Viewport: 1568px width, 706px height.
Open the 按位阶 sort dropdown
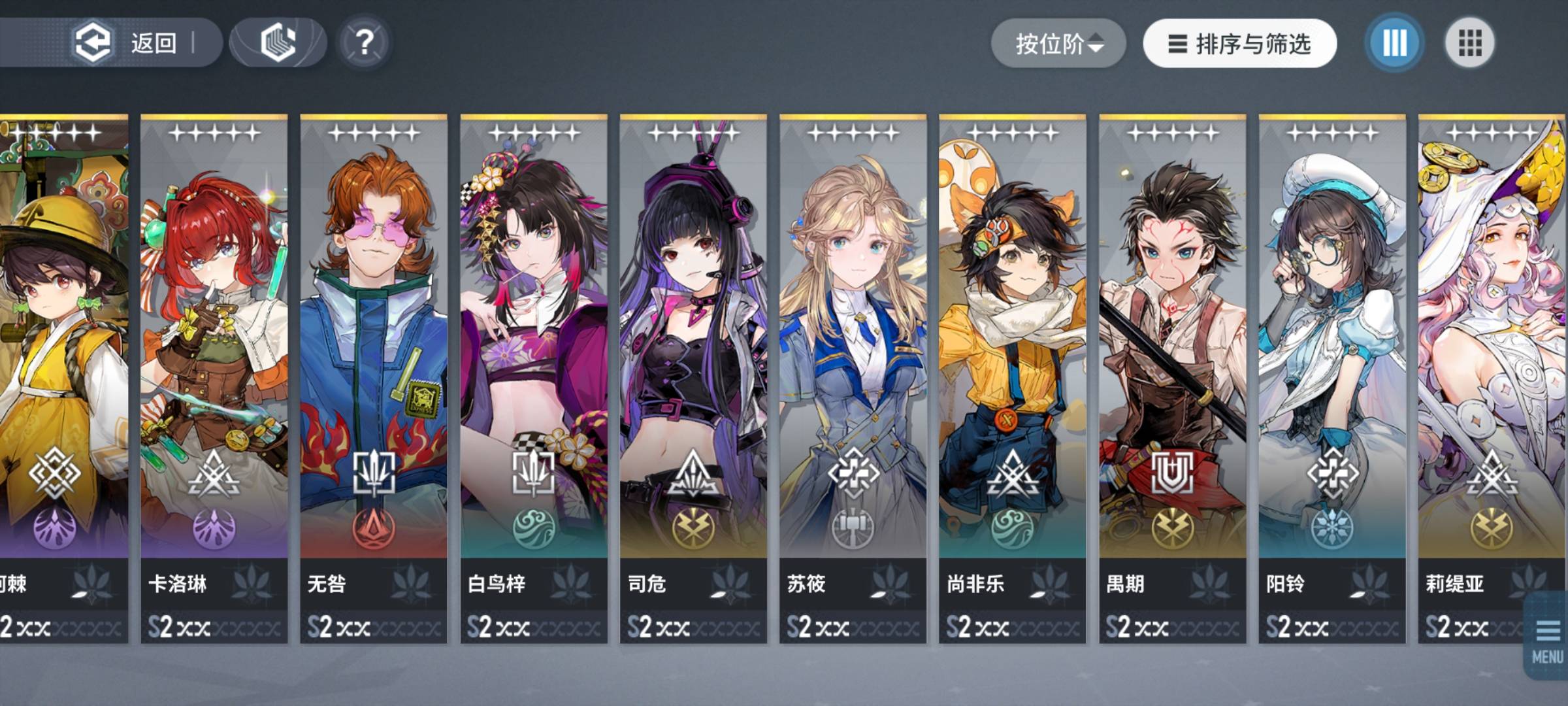[x=1058, y=44]
